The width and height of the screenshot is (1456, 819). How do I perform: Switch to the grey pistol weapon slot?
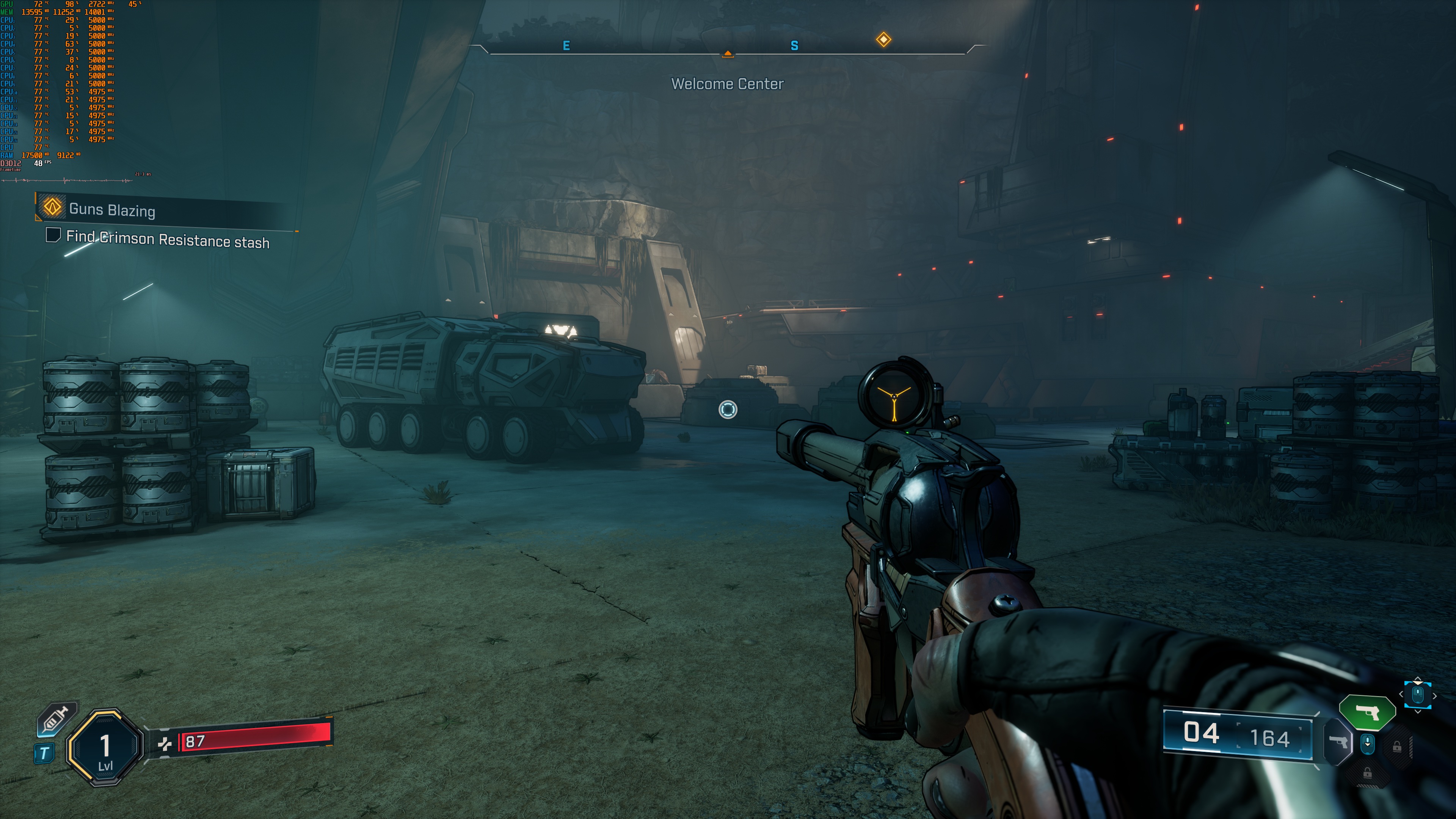pos(1338,742)
